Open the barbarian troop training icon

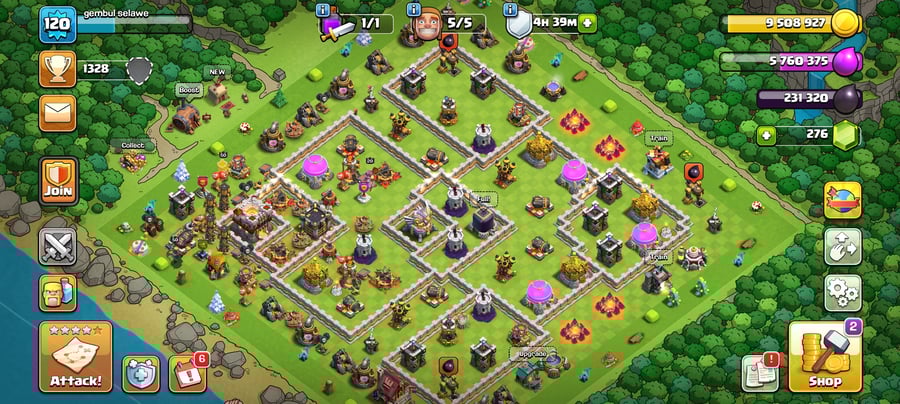click(58, 294)
